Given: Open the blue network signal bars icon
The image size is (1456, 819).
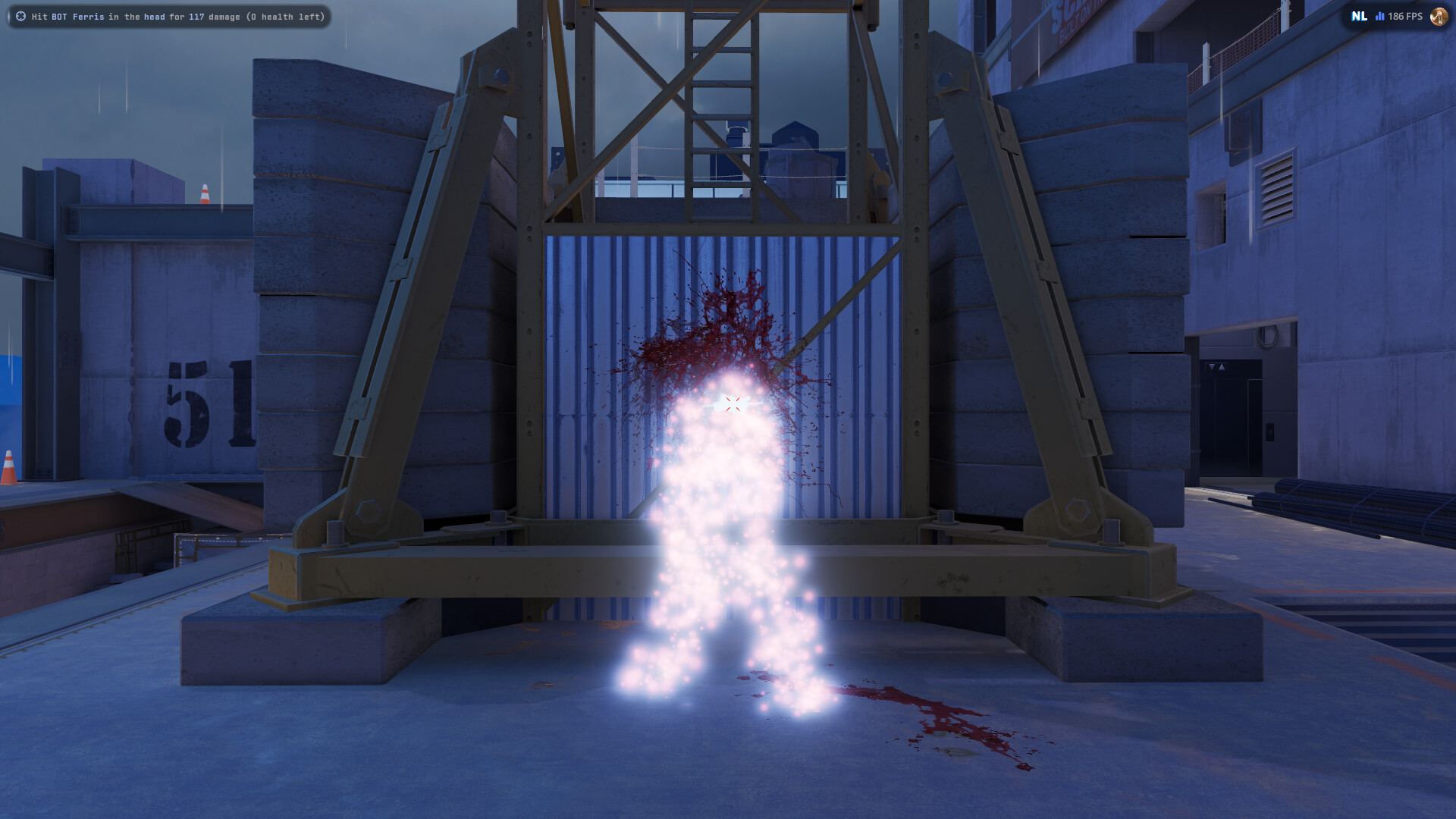Looking at the screenshot, I should coord(1380,16).
